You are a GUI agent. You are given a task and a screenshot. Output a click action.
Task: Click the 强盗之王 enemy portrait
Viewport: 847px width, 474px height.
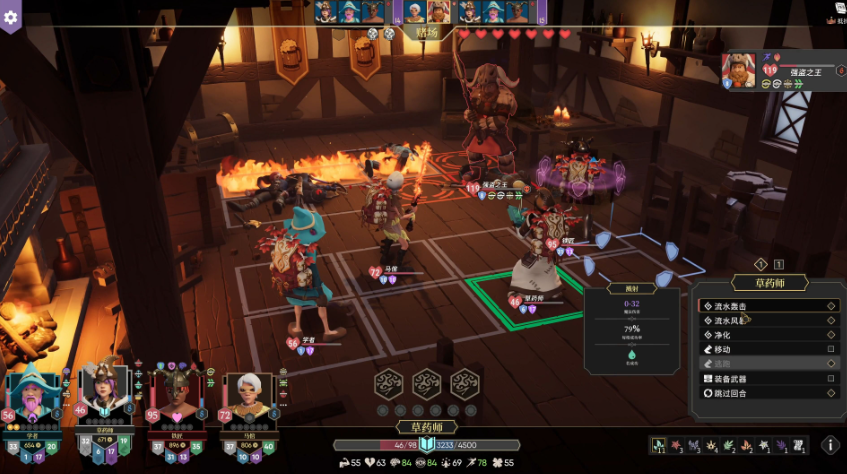pyautogui.click(x=740, y=70)
